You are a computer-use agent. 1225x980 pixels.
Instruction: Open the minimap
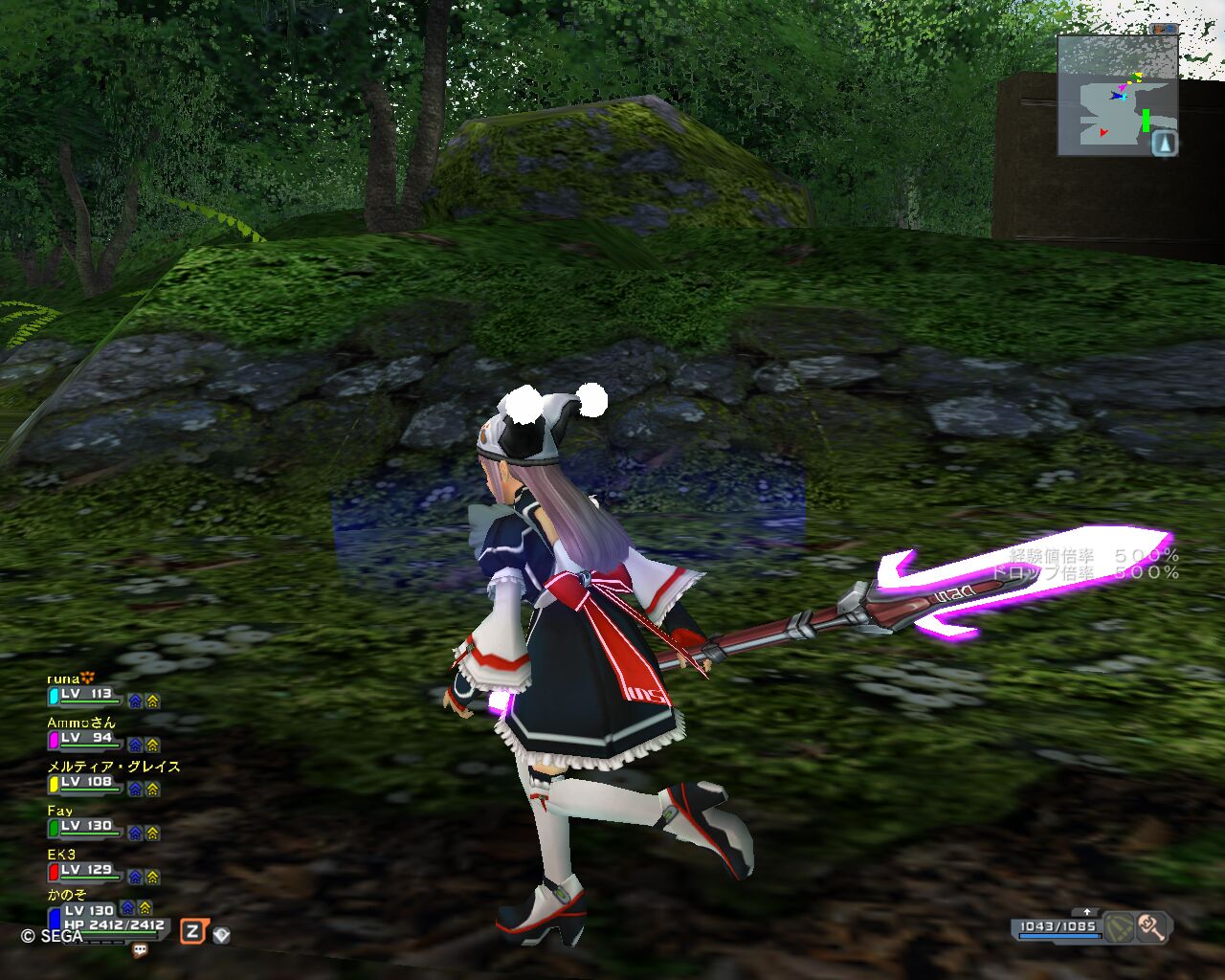coord(1115,95)
